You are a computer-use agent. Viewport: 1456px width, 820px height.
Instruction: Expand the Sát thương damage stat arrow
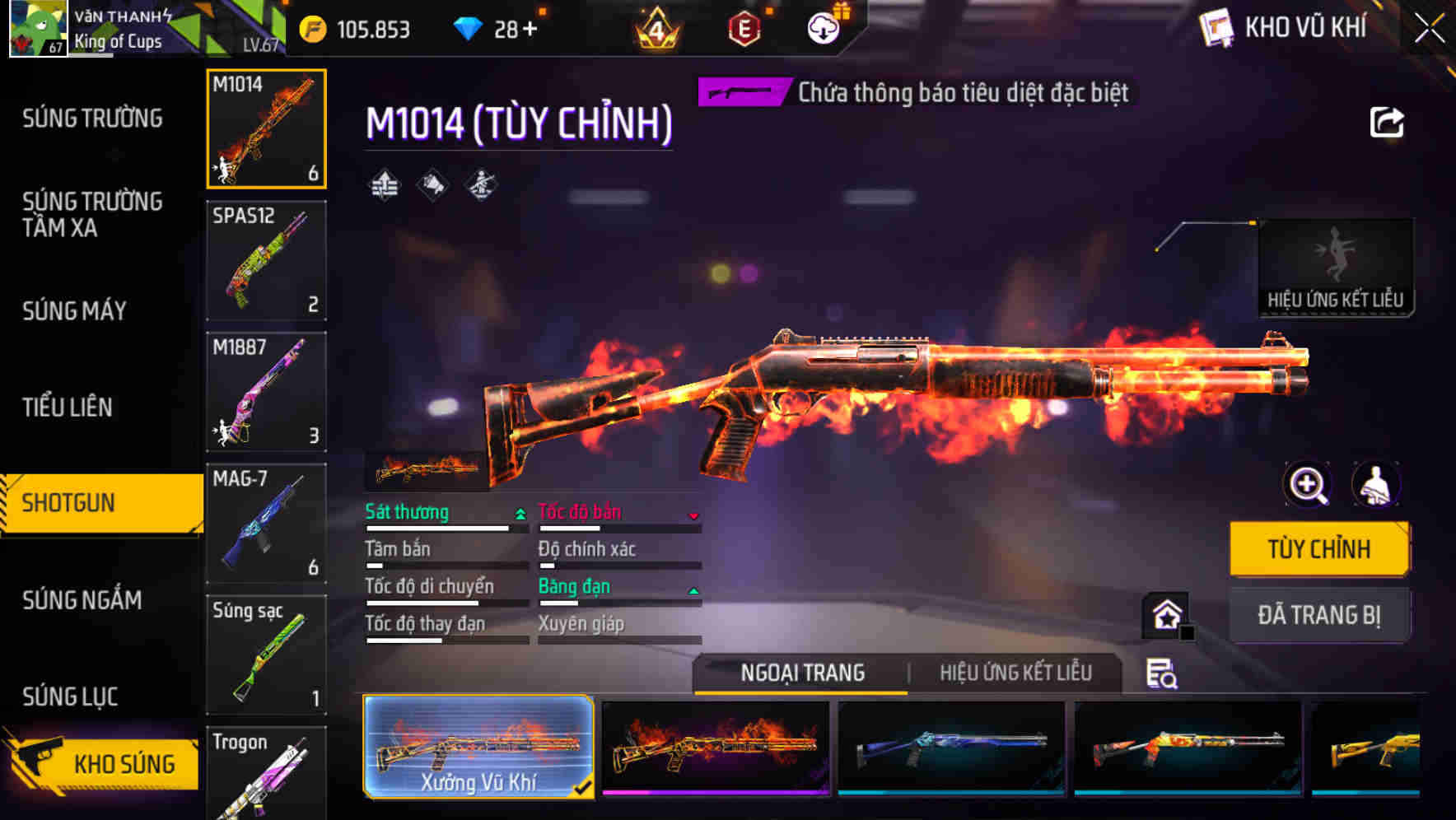click(519, 512)
